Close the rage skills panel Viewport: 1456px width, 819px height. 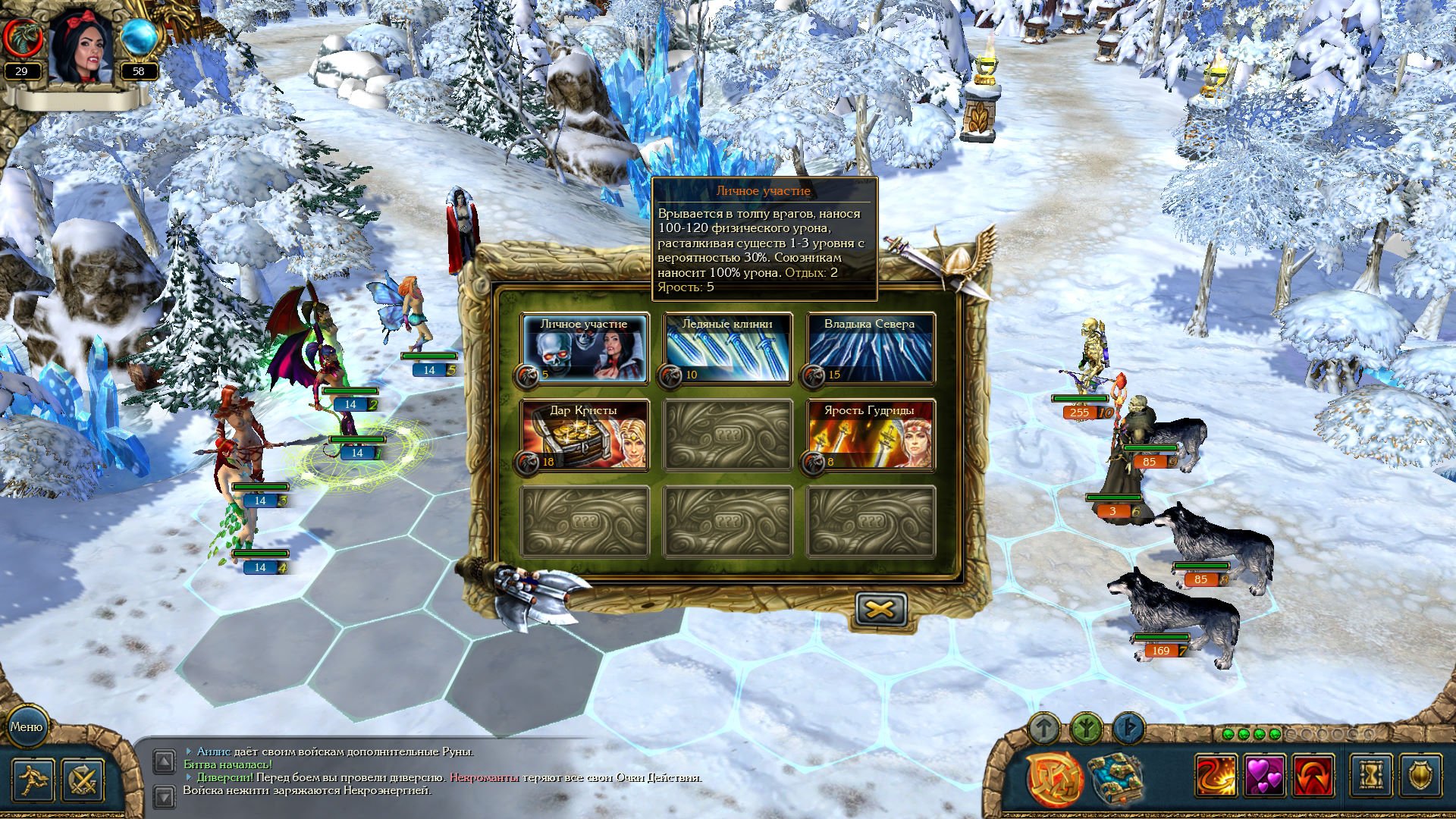[x=880, y=609]
